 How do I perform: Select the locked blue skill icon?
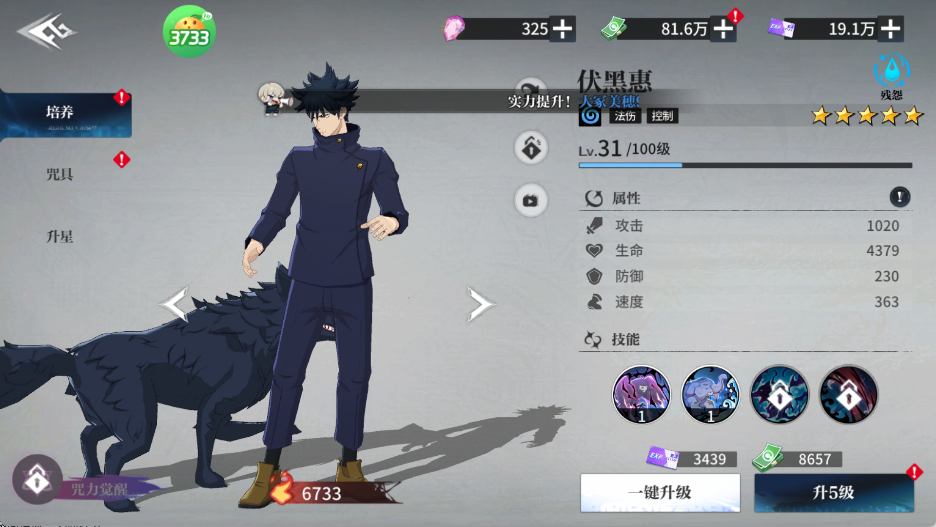point(779,393)
